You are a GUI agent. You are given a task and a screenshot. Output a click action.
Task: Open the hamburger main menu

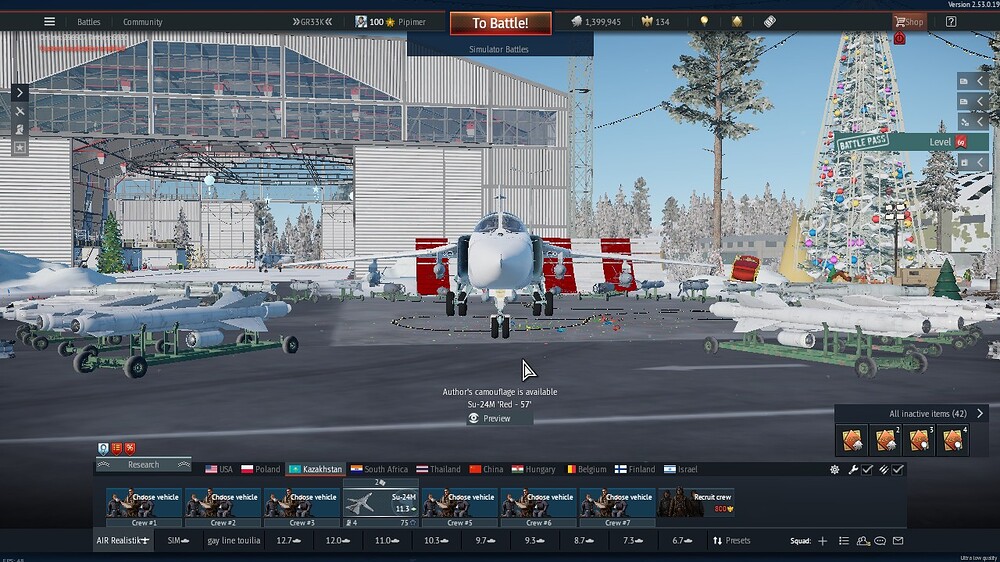(49, 22)
